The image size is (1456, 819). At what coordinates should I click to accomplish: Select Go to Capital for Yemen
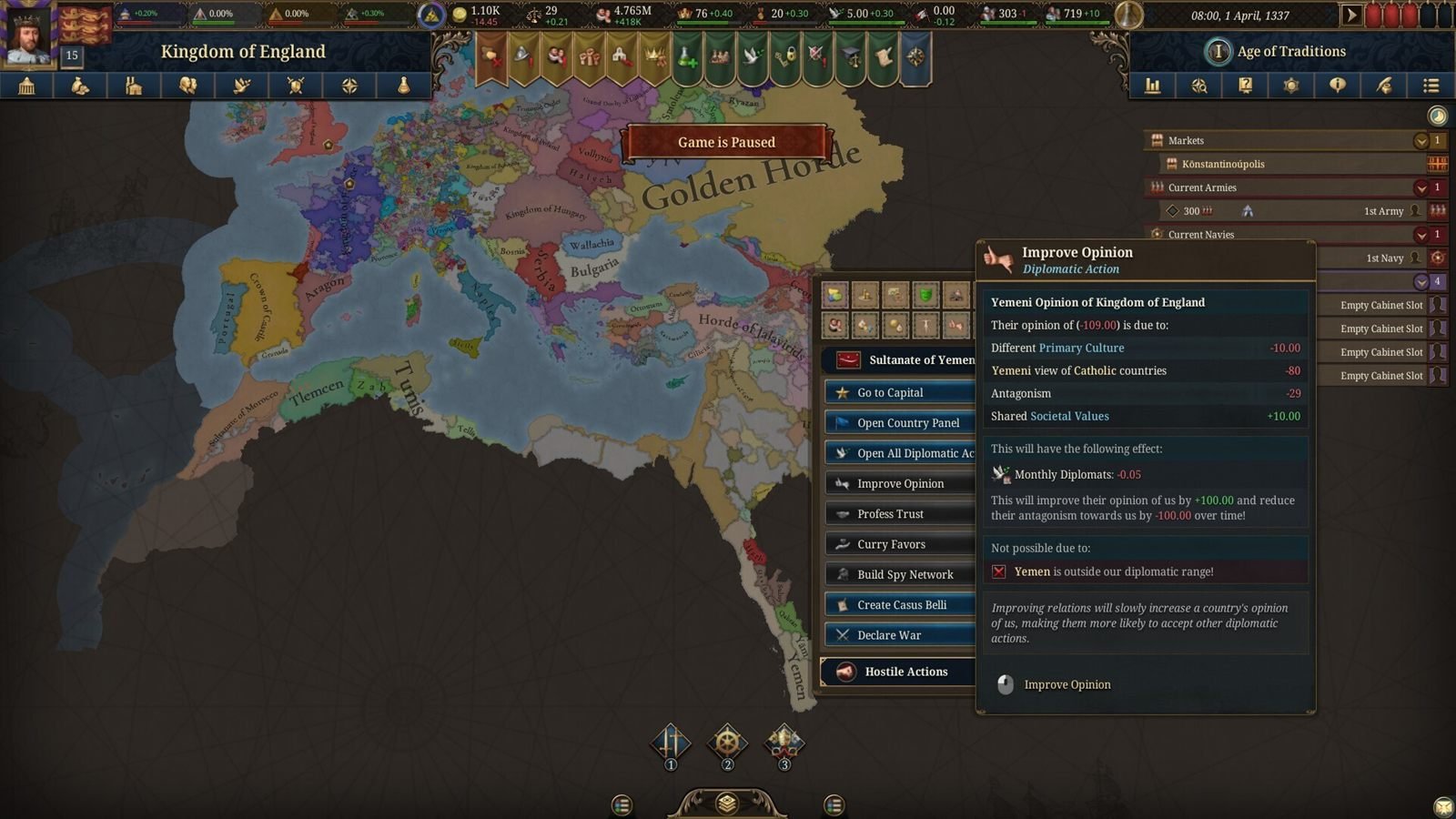tap(899, 392)
